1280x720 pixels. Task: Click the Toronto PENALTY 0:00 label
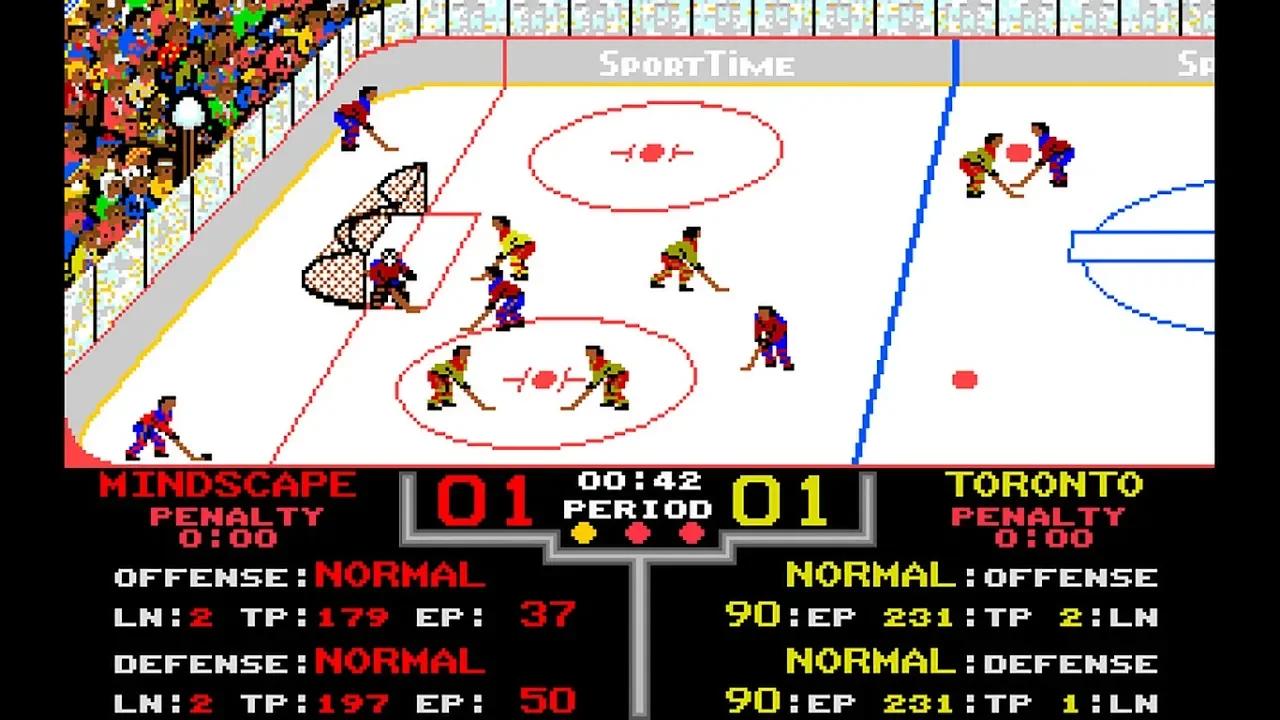point(1040,527)
